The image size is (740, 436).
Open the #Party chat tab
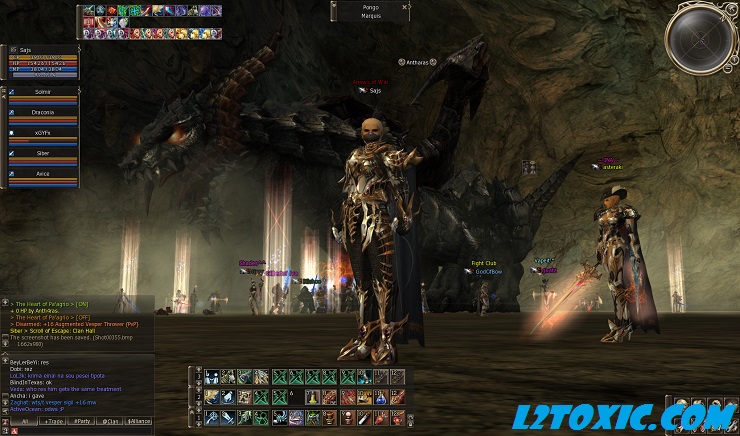(x=81, y=423)
